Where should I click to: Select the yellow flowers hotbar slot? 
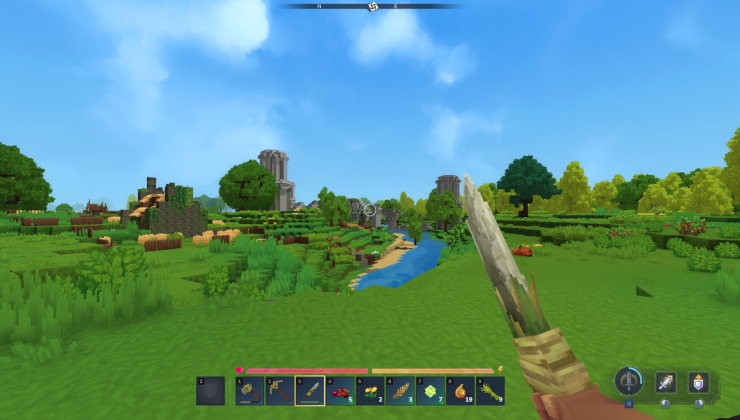[x=370, y=391]
